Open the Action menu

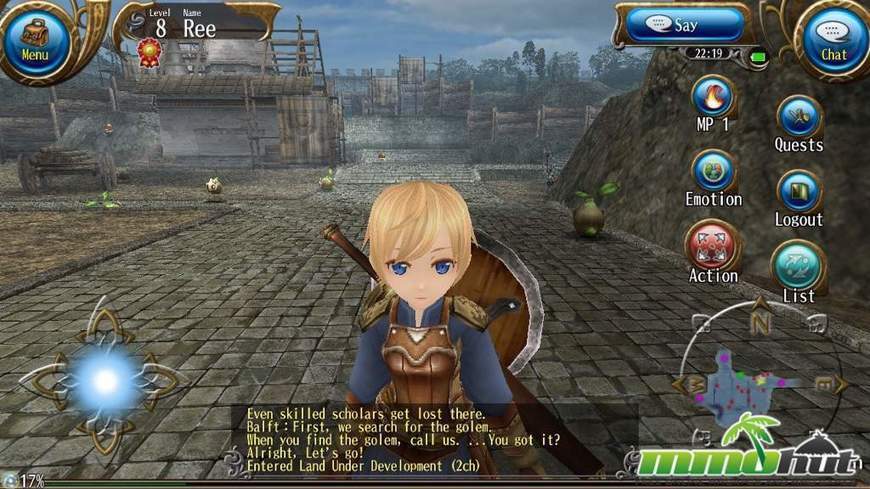pyautogui.click(x=712, y=246)
